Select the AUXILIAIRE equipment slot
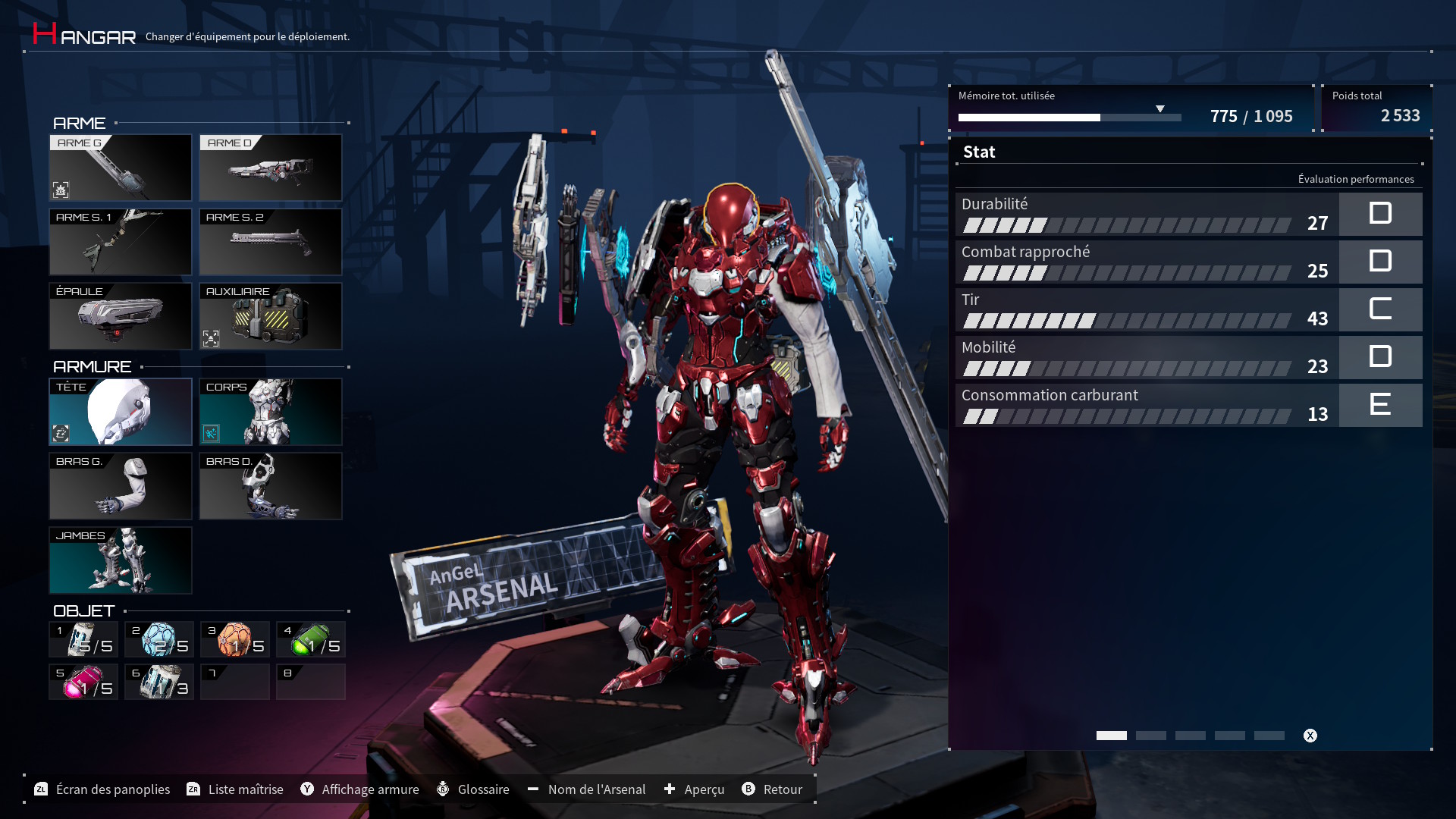Image resolution: width=1456 pixels, height=819 pixels. pos(271,316)
